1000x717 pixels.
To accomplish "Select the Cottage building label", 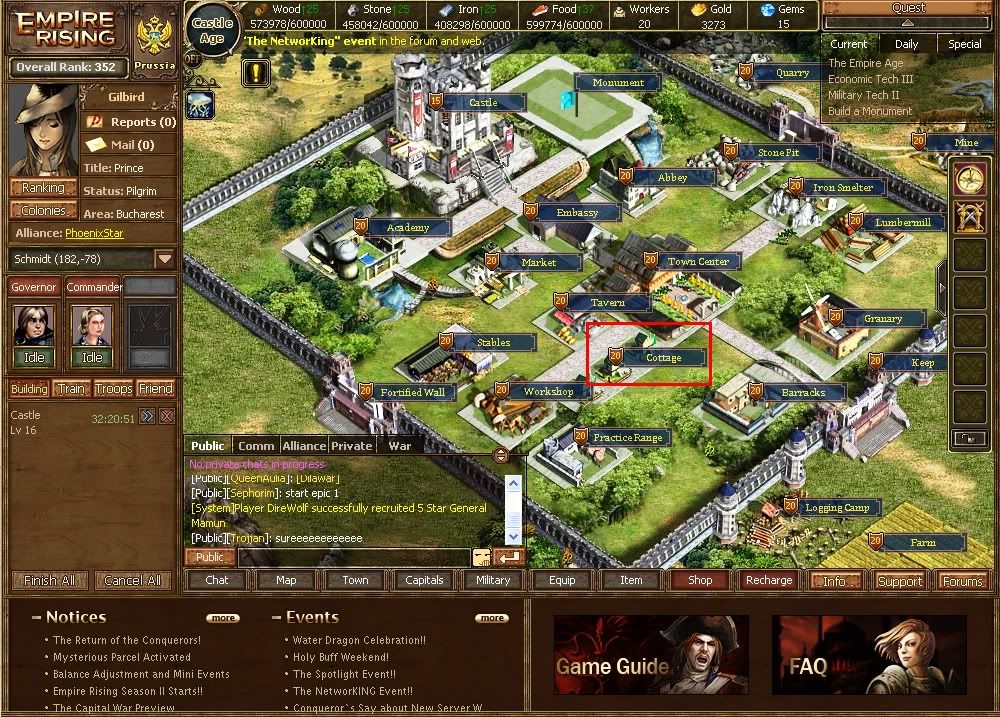I will [663, 357].
